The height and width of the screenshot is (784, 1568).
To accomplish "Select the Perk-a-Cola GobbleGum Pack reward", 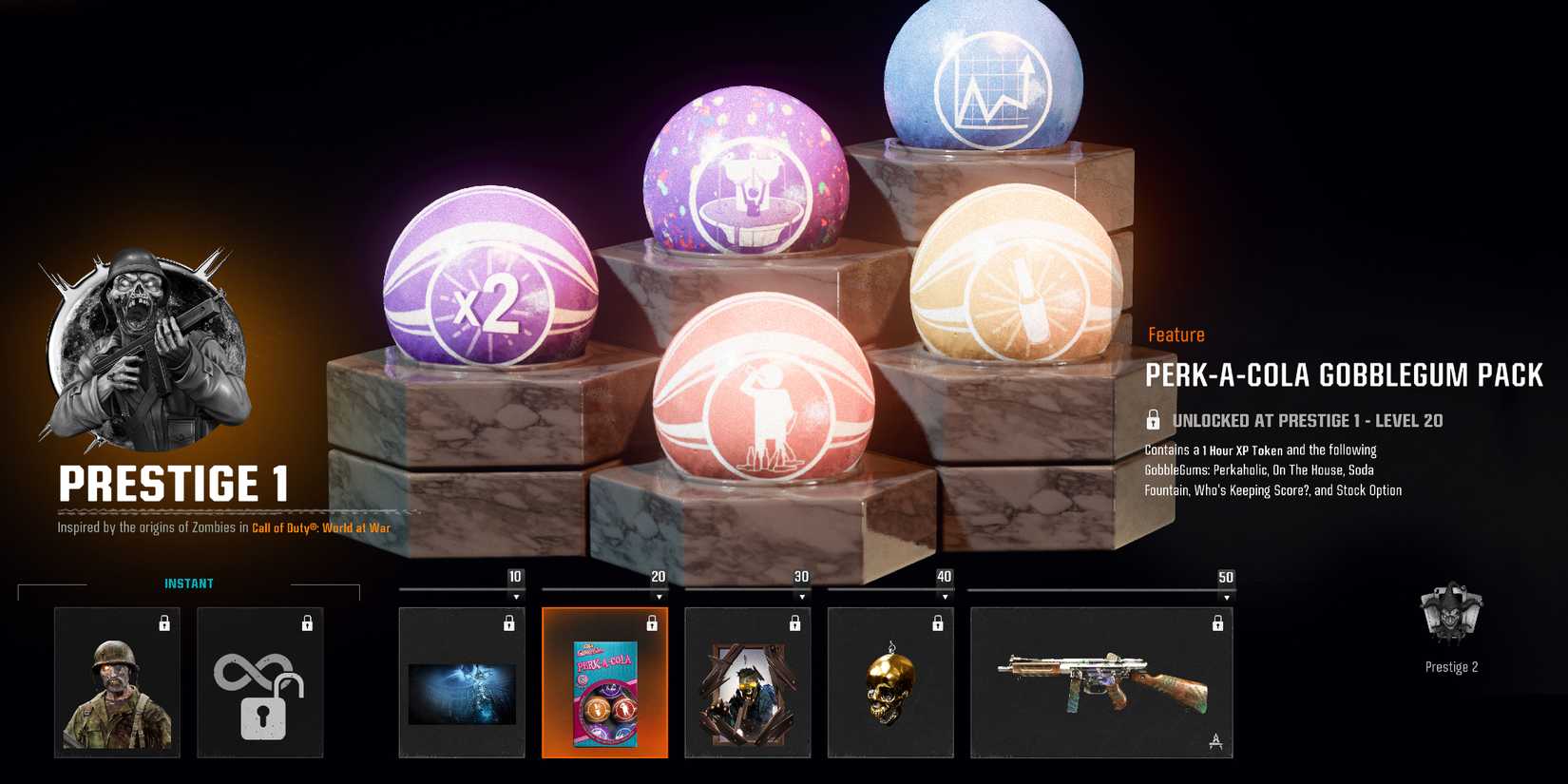I will [x=604, y=682].
